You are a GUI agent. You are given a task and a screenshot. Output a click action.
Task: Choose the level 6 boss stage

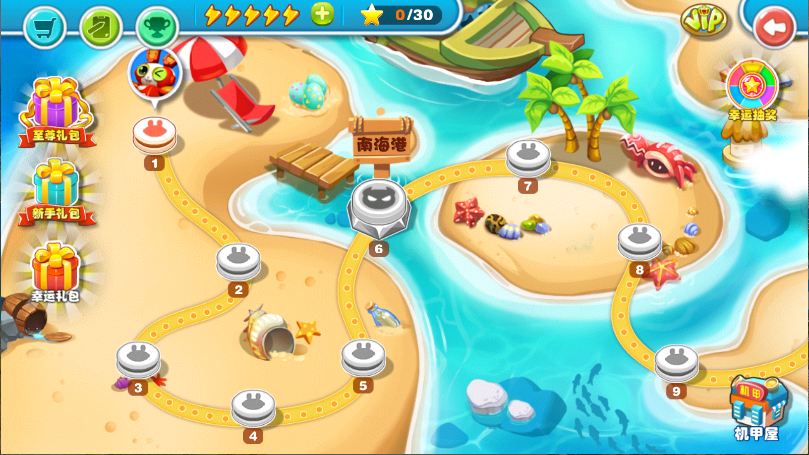(x=377, y=207)
